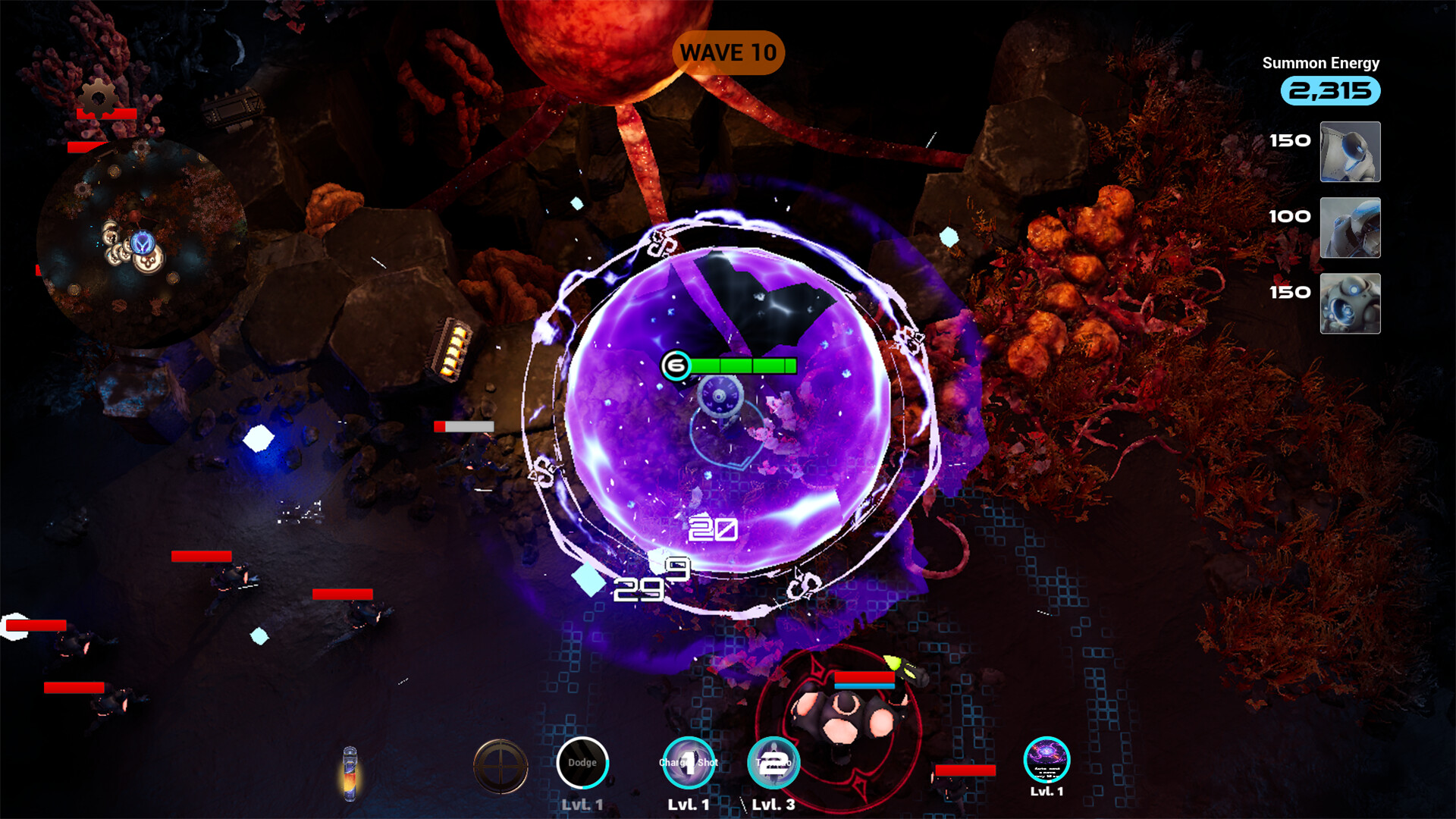This screenshot has width=1456, height=819.
Task: Summon the 100-energy robot unit
Action: 1350,227
